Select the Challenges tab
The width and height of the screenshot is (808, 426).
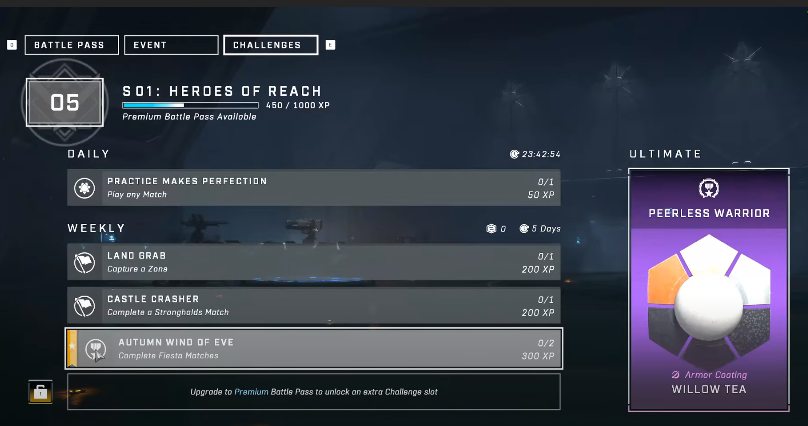(x=271, y=45)
